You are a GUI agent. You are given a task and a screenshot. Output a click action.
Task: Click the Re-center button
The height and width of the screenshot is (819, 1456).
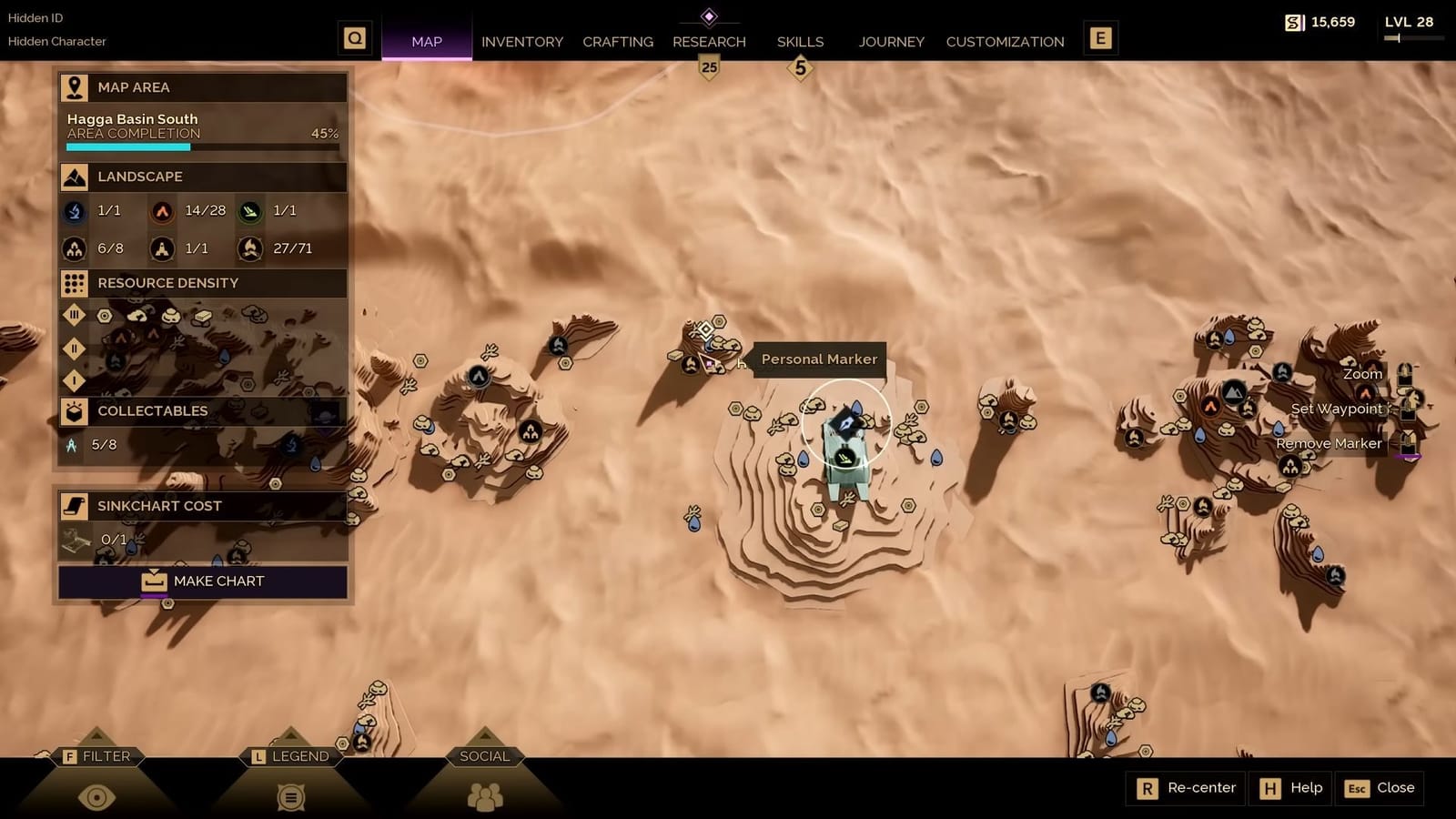click(x=1186, y=788)
